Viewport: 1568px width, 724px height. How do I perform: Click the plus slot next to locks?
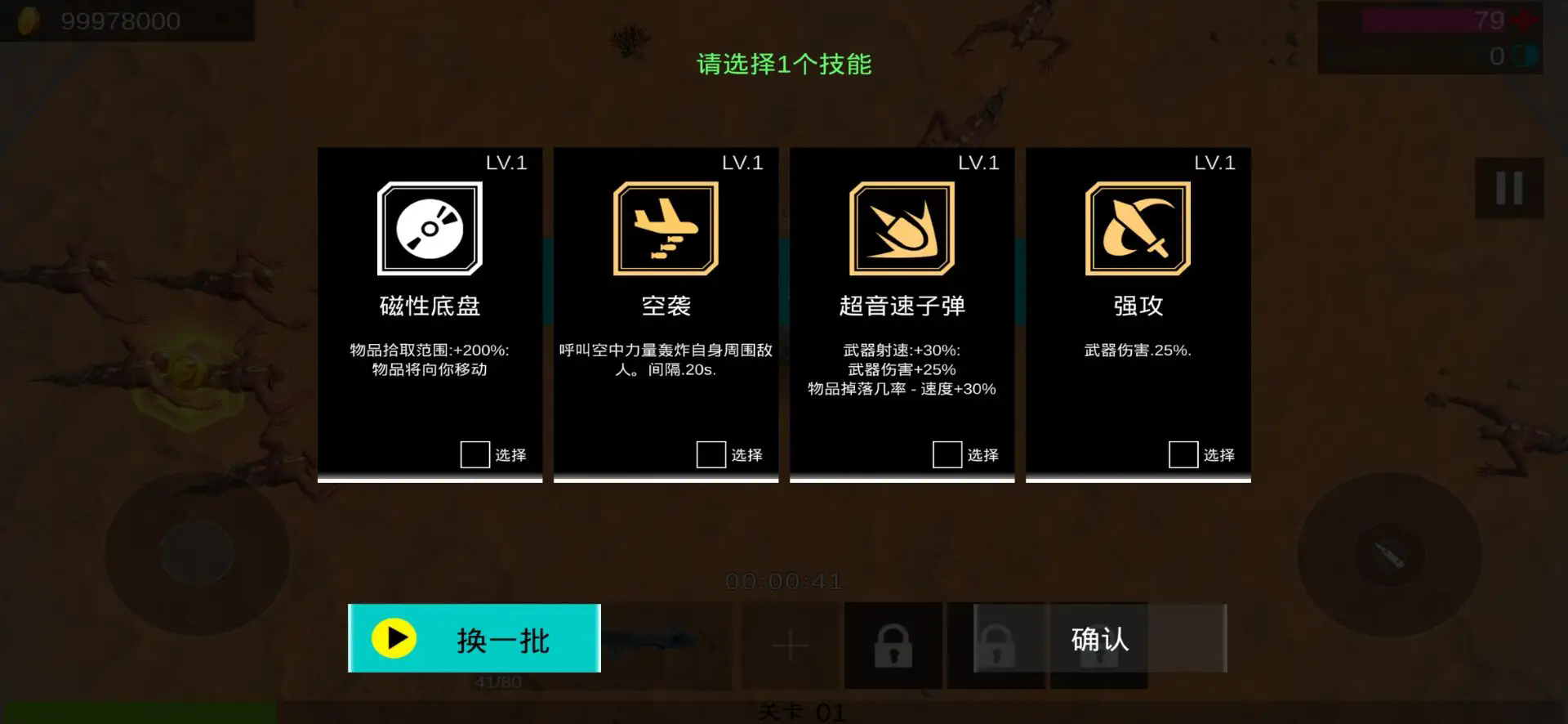click(x=790, y=646)
